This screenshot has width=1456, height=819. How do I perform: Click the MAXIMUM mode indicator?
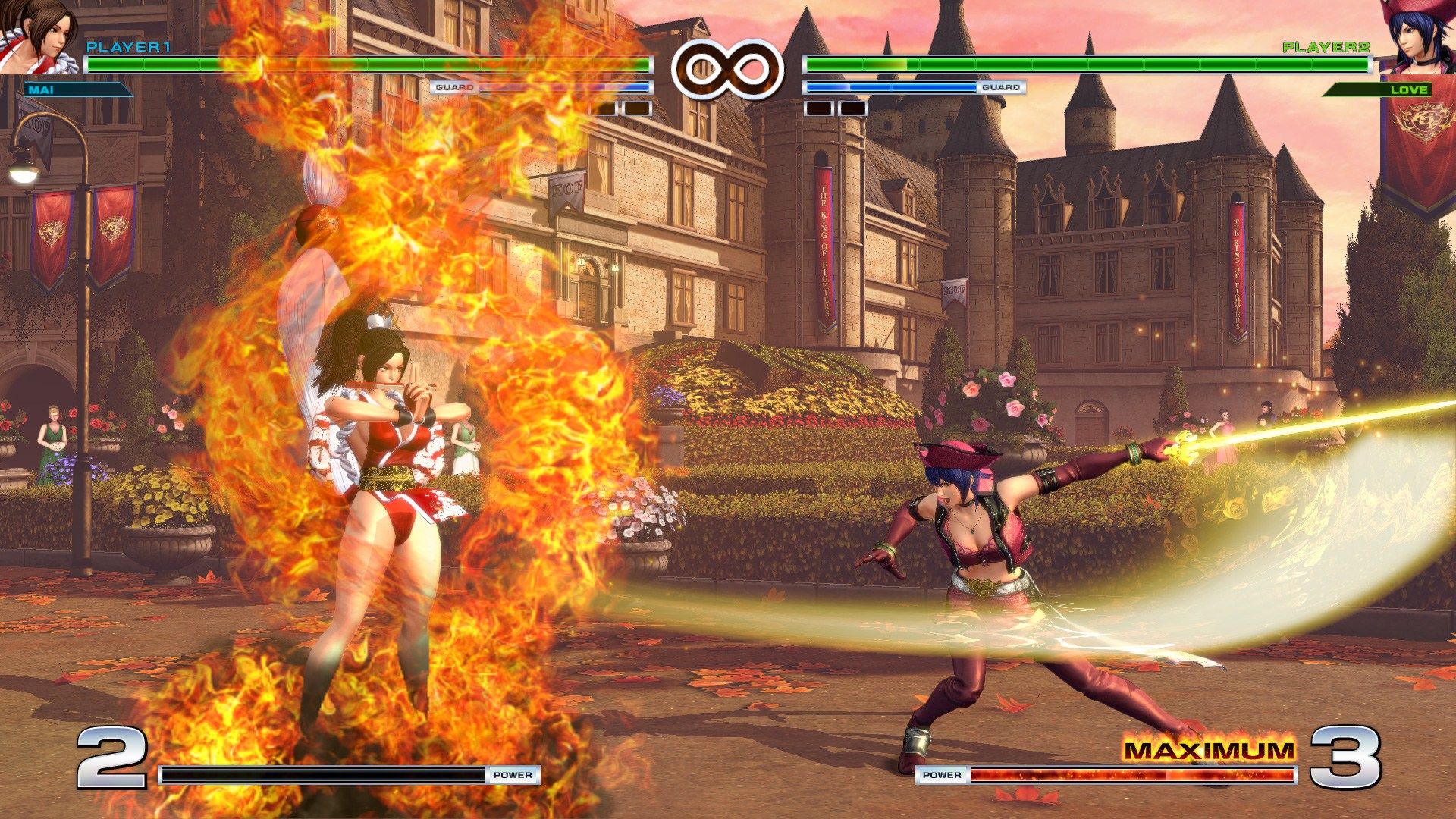point(1213,751)
